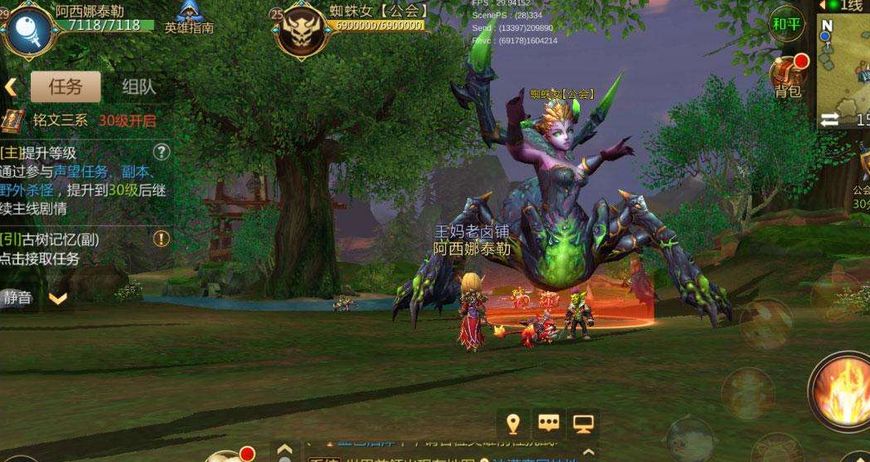
Task: Open the 铭文三系 inscription book entry
Action: click(13, 120)
